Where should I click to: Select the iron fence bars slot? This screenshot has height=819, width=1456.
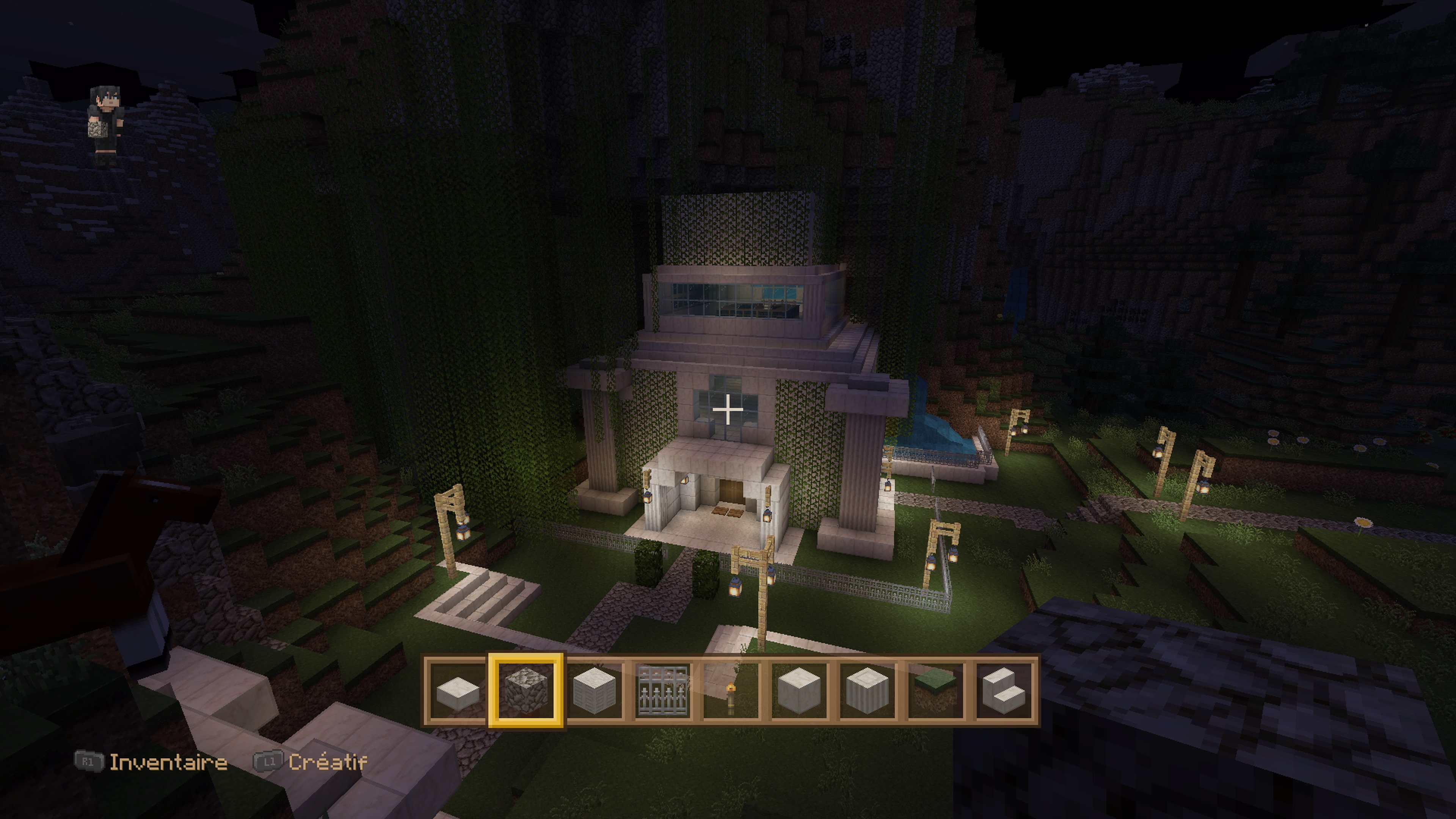(x=662, y=691)
